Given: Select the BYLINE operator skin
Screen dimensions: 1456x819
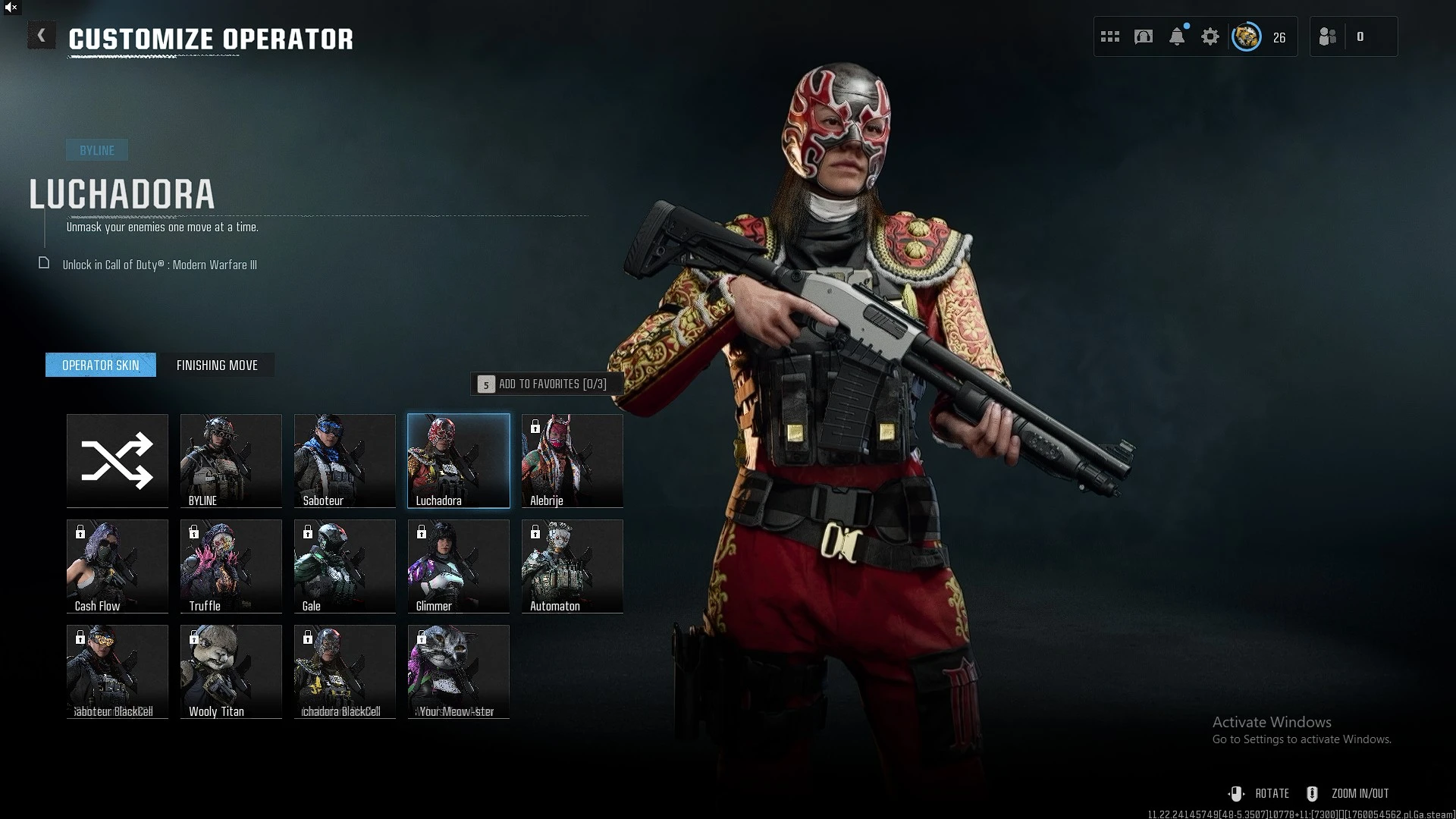Looking at the screenshot, I should (231, 460).
